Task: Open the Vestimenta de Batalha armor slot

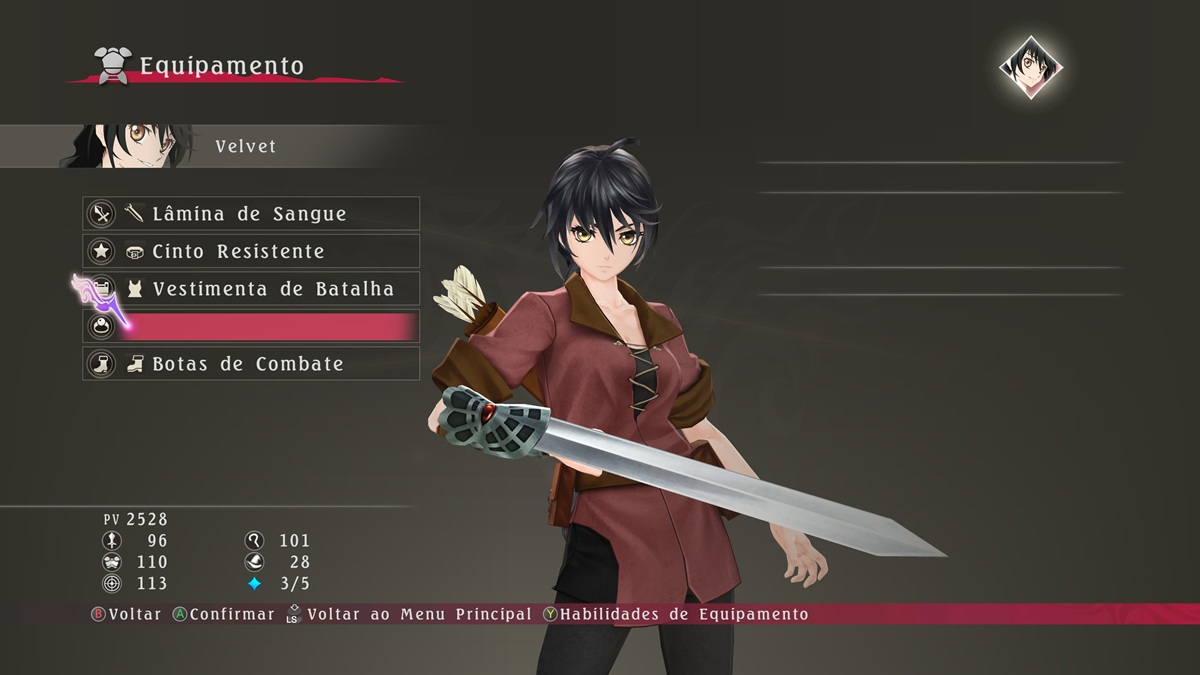Action: click(250, 289)
